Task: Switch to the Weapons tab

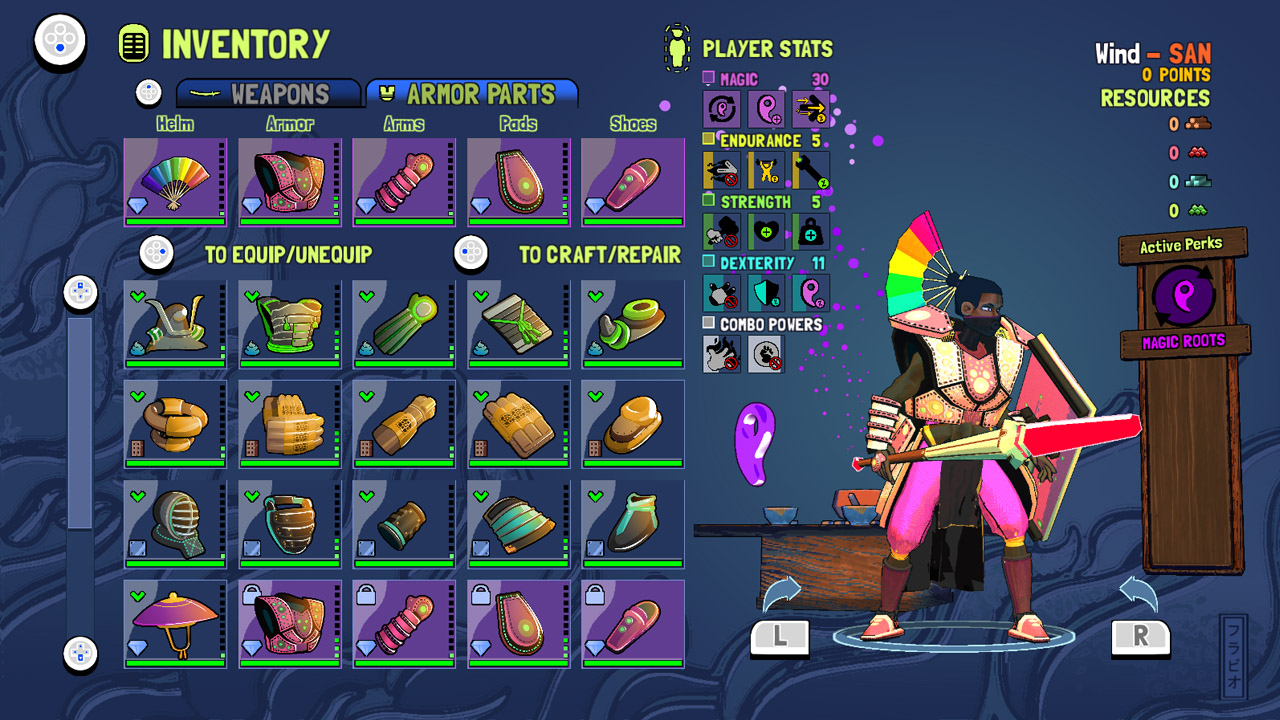Action: pyautogui.click(x=268, y=93)
